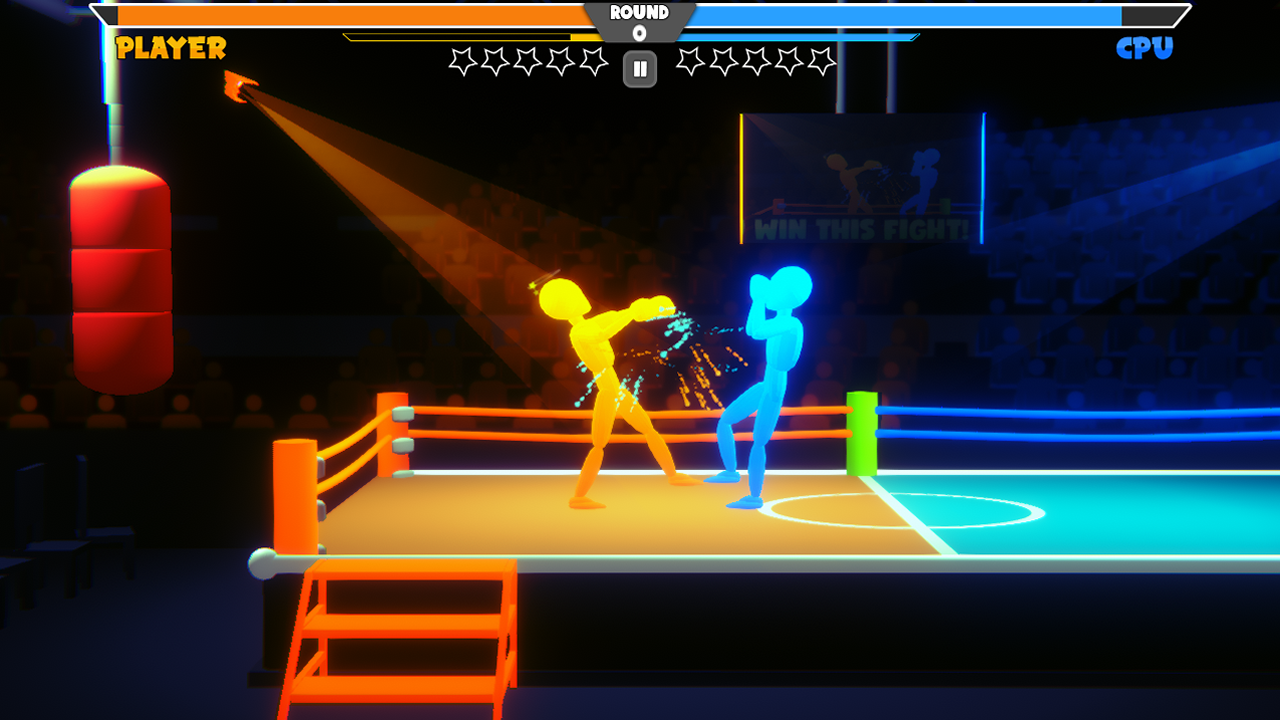Select the last star on the CPU side
1280x720 pixels.
[822, 62]
